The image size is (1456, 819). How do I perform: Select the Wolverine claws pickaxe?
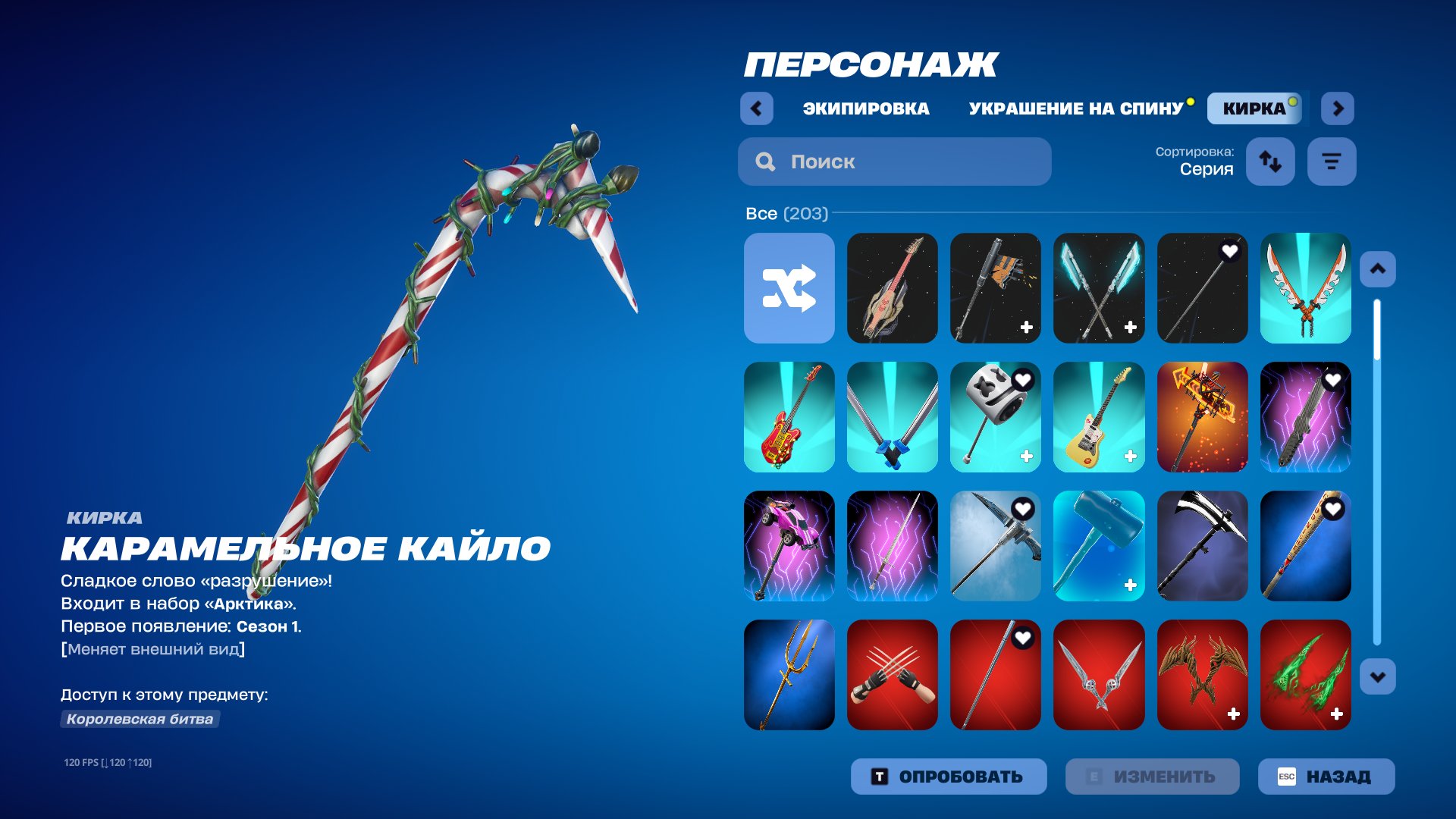pyautogui.click(x=893, y=676)
